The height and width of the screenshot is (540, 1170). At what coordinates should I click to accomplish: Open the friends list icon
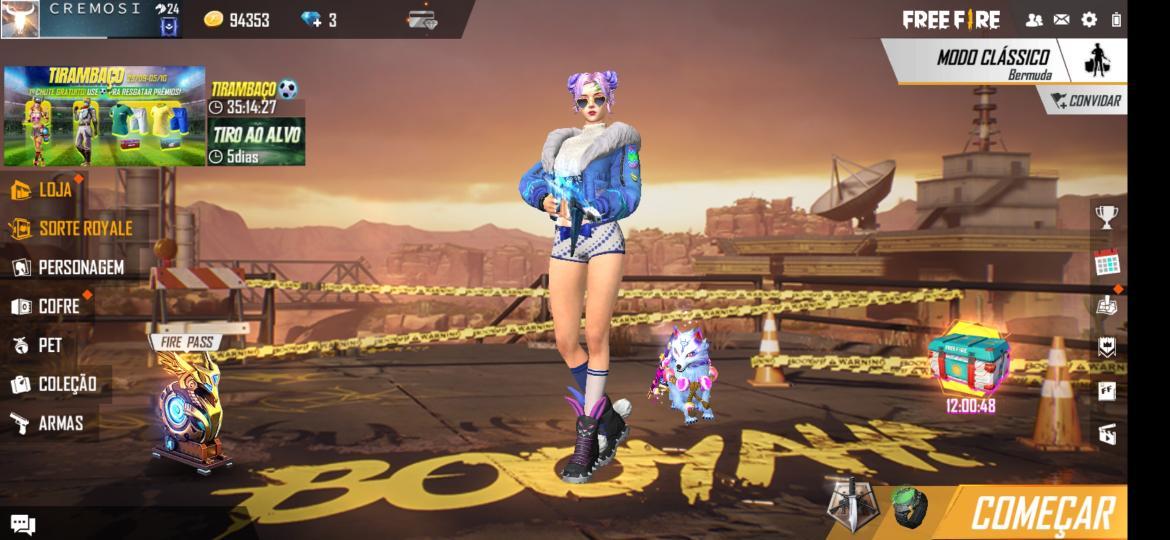(x=1034, y=20)
